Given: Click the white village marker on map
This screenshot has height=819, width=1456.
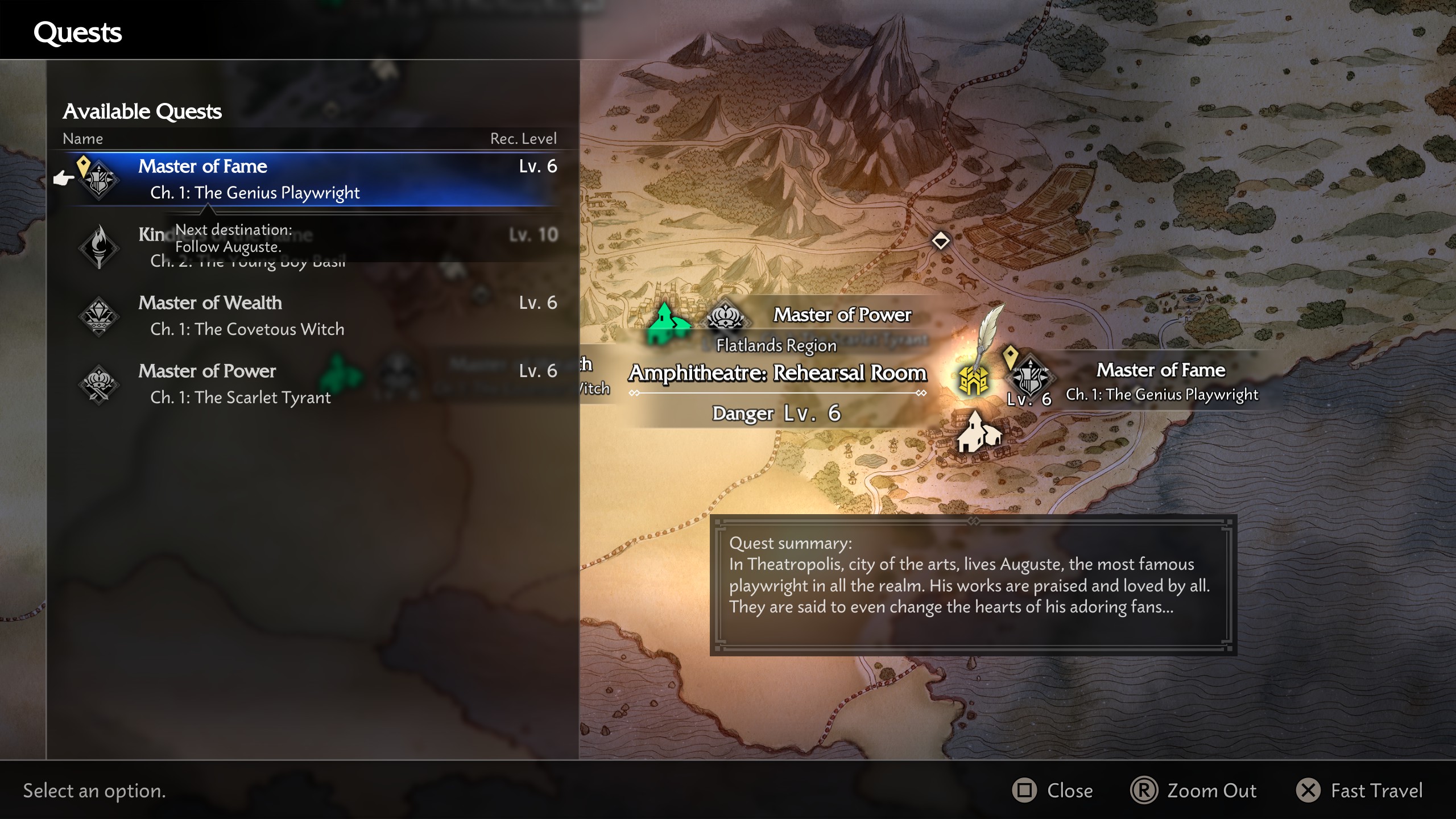Looking at the screenshot, I should pyautogui.click(x=978, y=433).
